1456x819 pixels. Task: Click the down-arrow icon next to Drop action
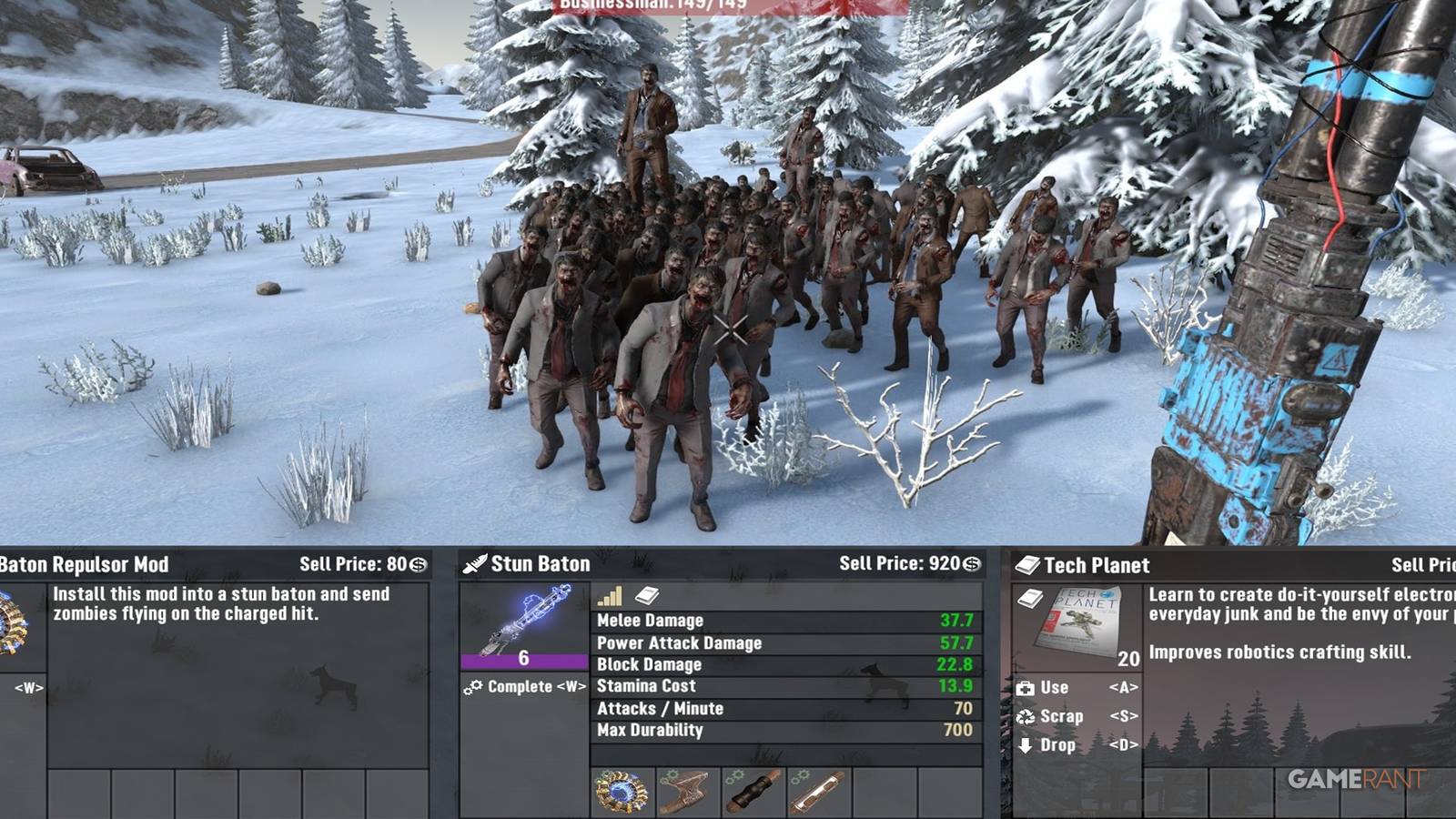(x=1025, y=745)
